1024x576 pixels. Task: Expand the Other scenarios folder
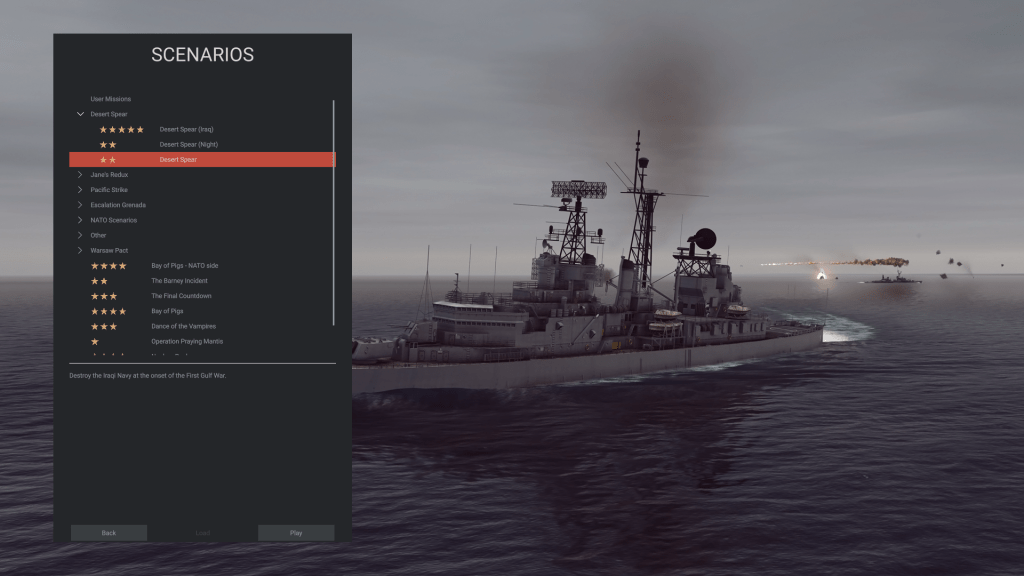(x=80, y=235)
